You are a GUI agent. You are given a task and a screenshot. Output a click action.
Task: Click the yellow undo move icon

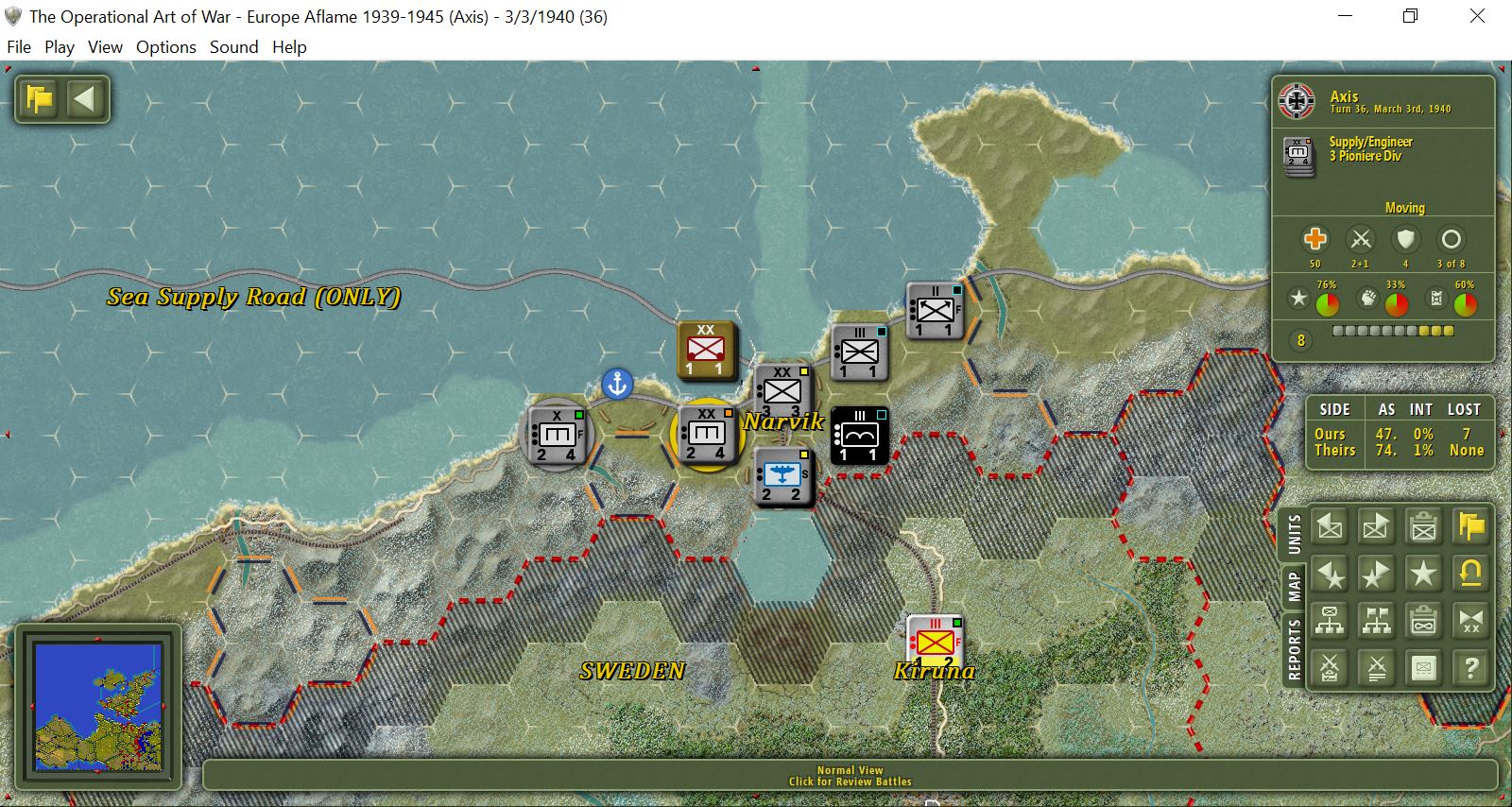(x=1470, y=574)
